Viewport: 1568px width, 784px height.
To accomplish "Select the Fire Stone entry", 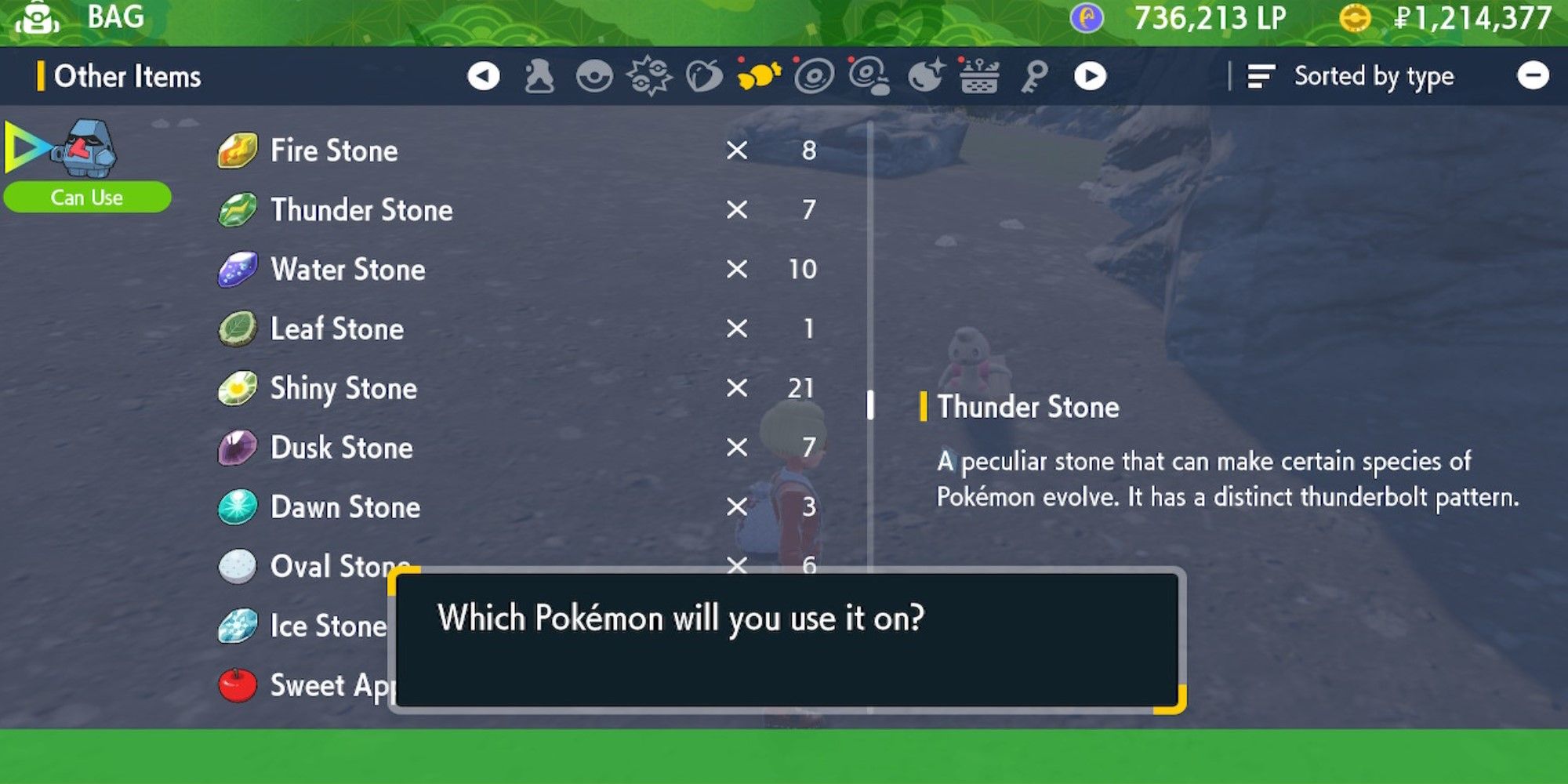I will click(x=333, y=151).
